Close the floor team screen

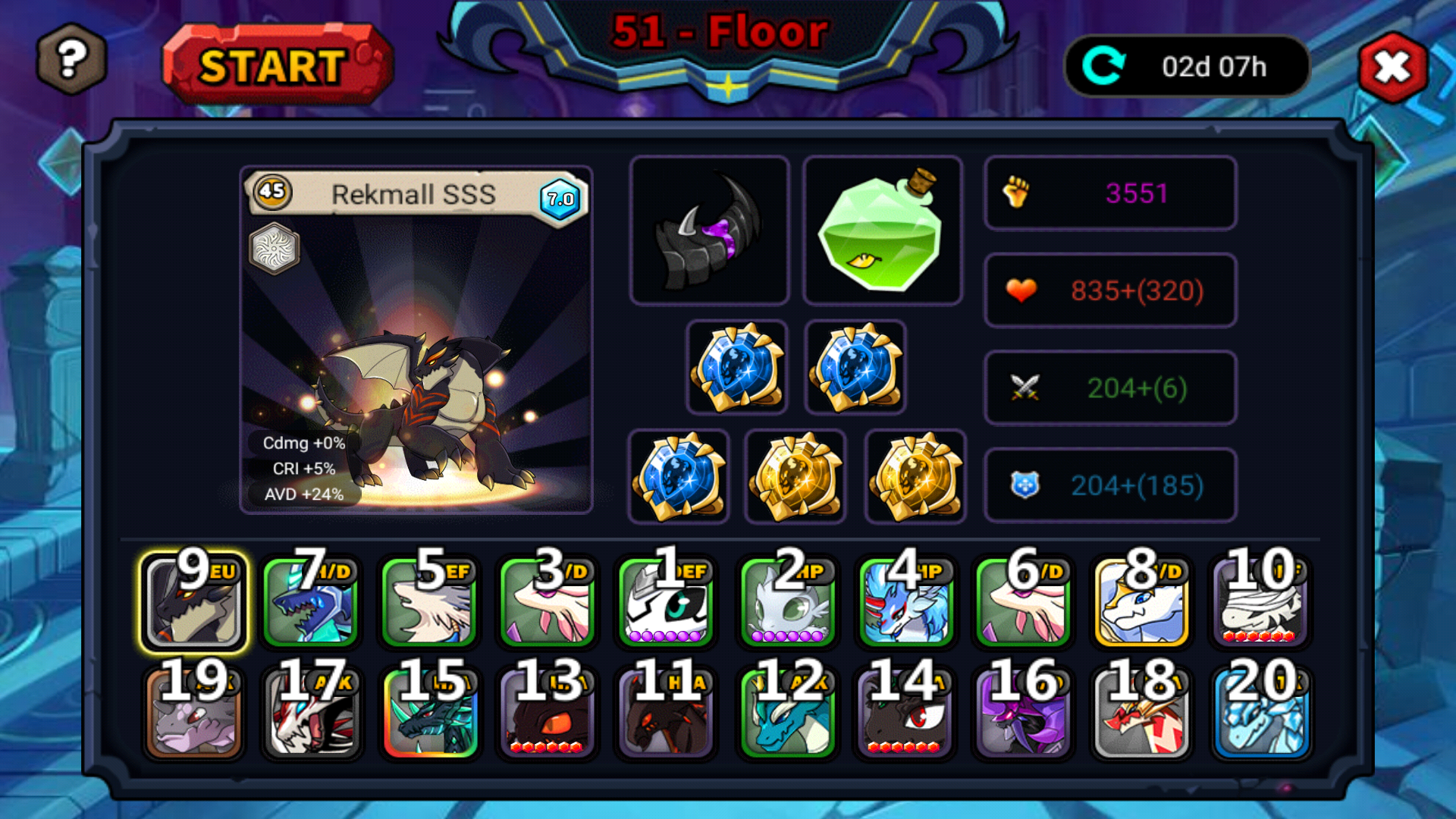[1393, 67]
